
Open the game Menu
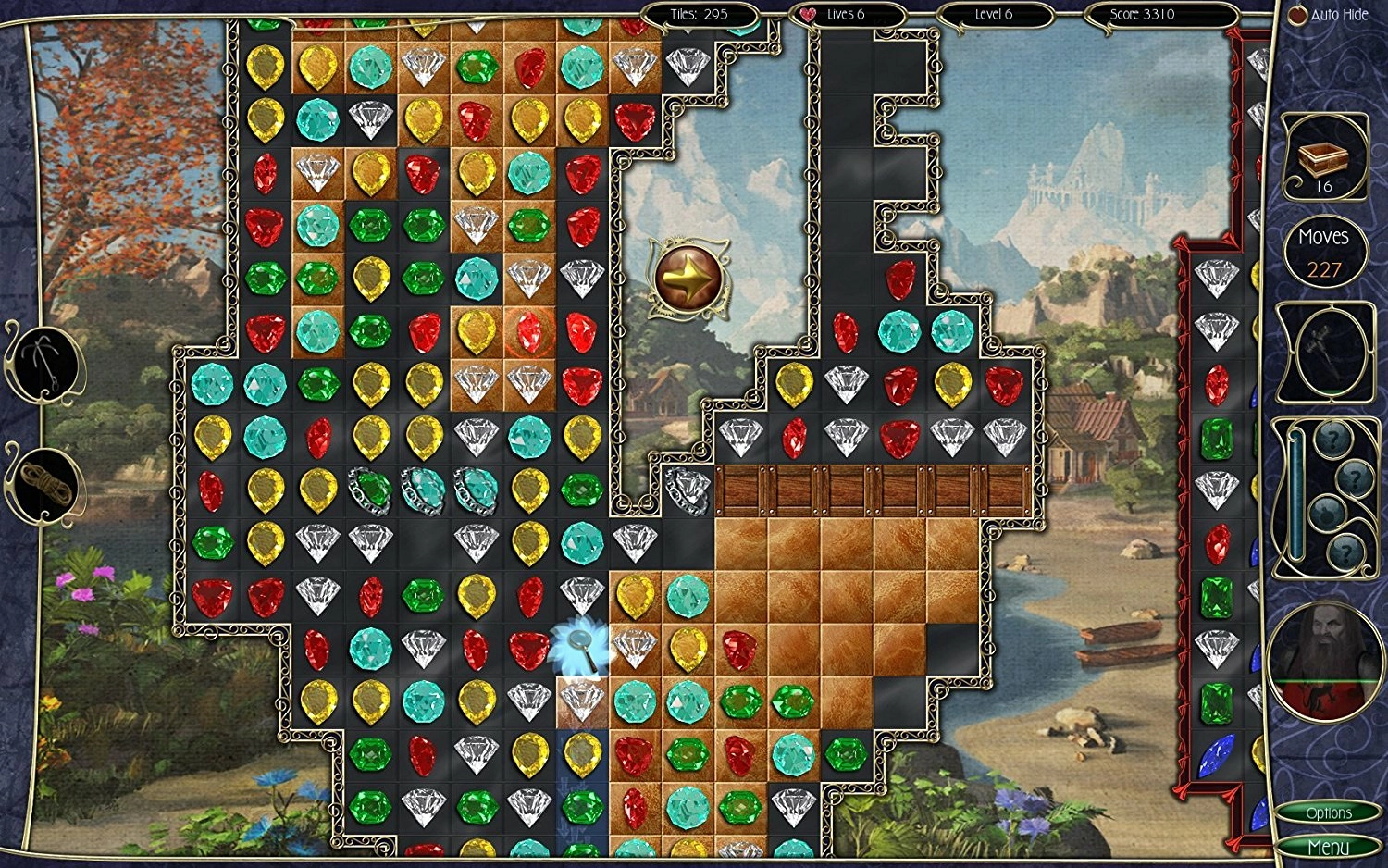click(1330, 846)
